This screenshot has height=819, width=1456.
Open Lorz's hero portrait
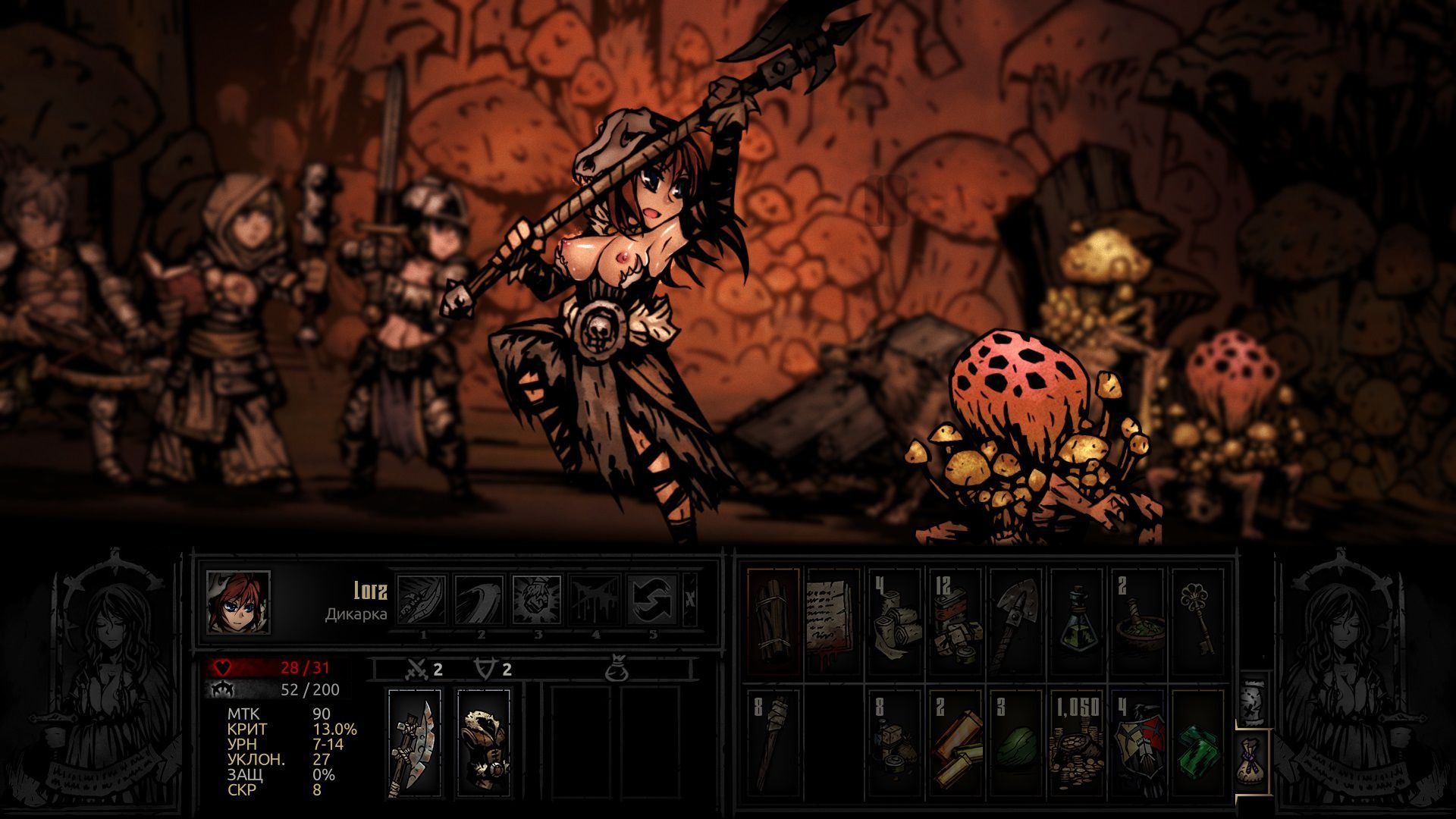click(238, 602)
